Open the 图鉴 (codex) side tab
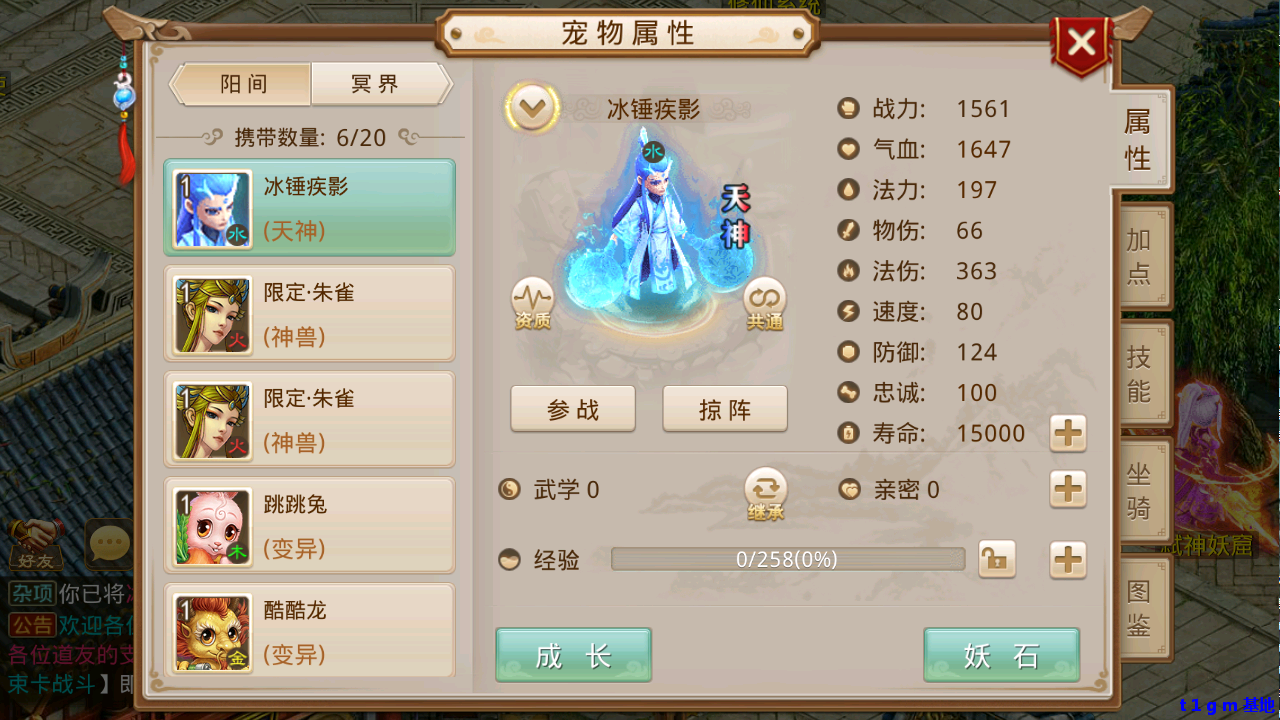The image size is (1280, 720). (x=1142, y=607)
